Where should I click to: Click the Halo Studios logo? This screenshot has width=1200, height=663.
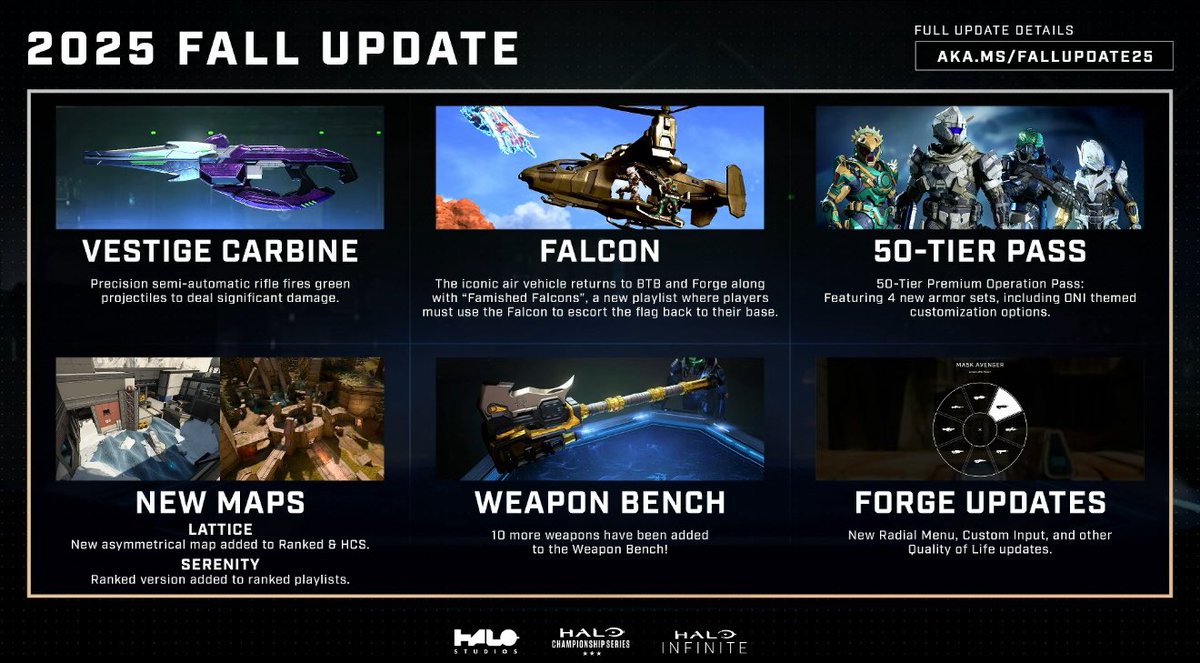[x=486, y=641]
